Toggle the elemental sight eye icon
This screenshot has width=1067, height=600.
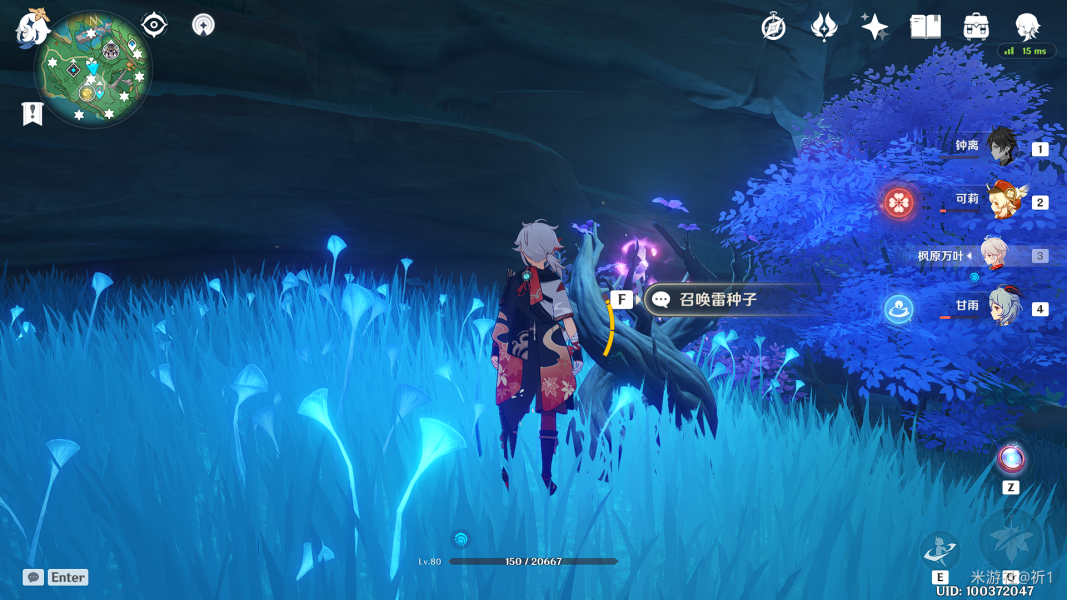pyautogui.click(x=154, y=25)
